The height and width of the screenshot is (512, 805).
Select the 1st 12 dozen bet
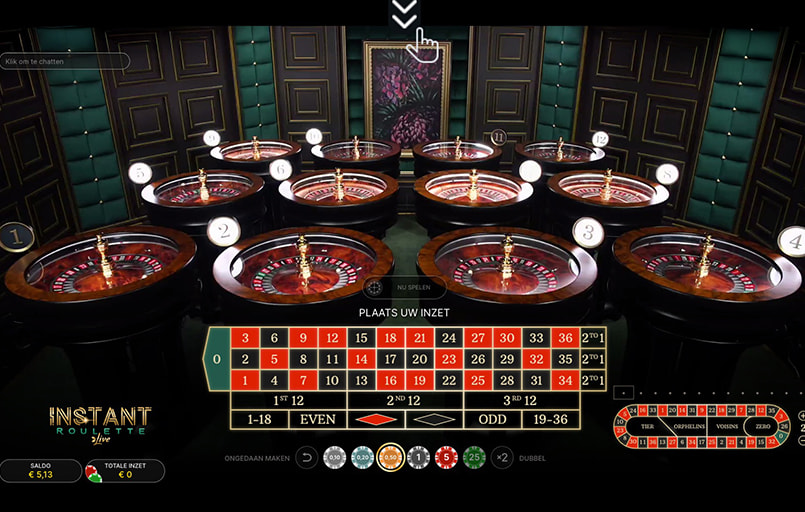click(x=288, y=400)
